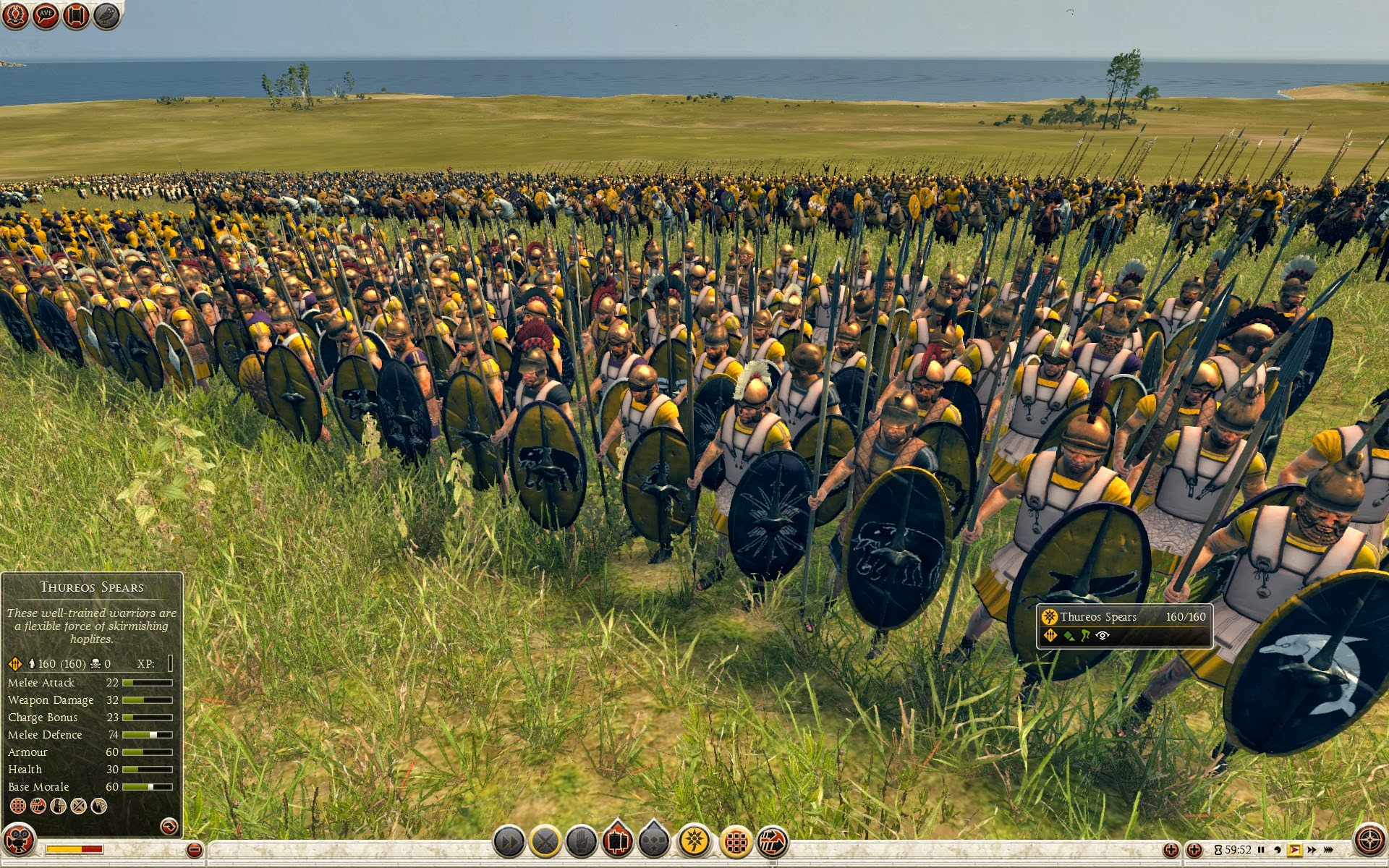Activate the yellow starburst ability
Viewport: 1389px width, 868px height.
[694, 841]
